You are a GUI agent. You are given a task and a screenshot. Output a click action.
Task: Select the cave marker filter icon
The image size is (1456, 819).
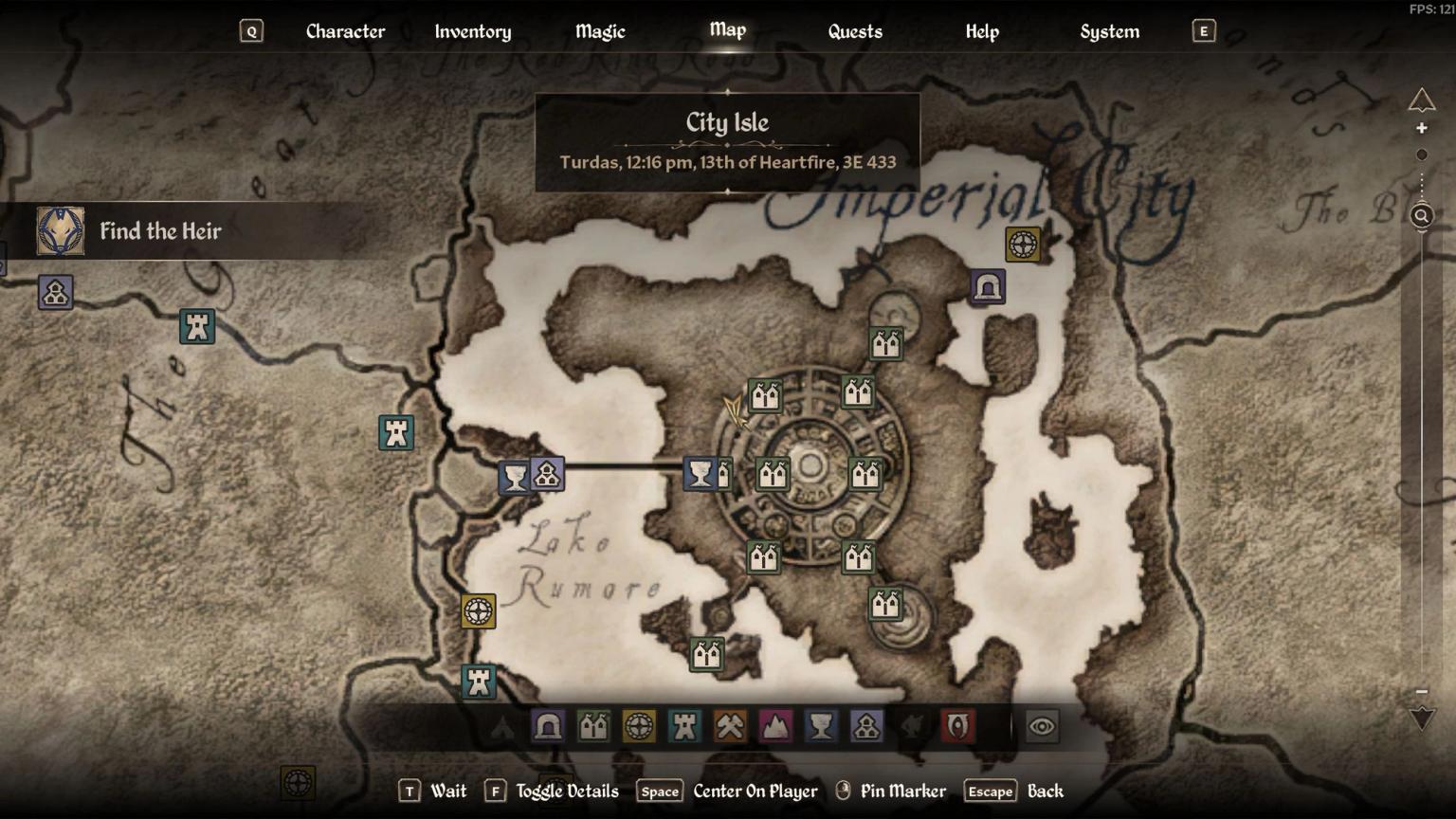pos(545,728)
